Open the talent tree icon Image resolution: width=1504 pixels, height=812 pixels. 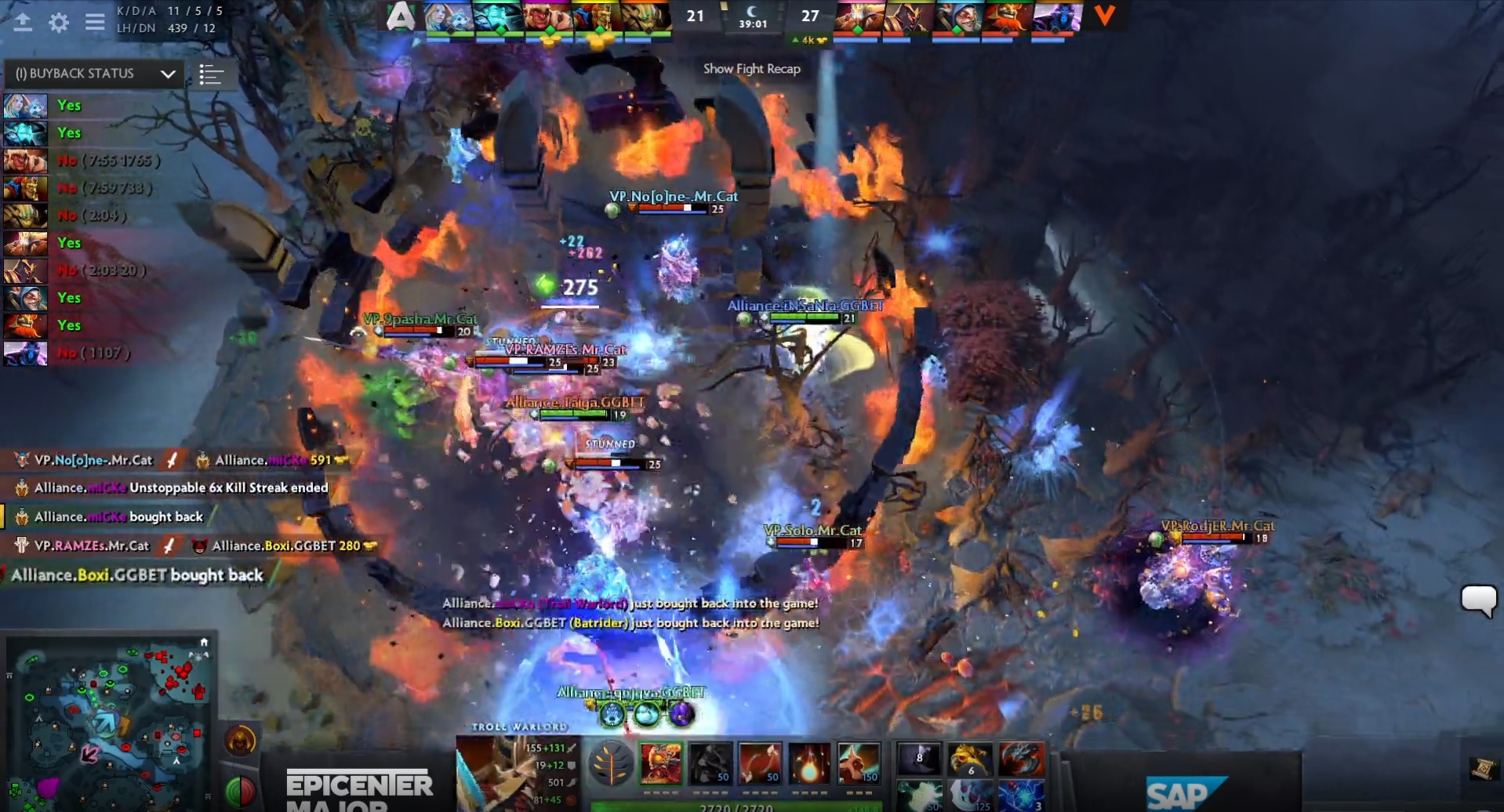click(611, 764)
